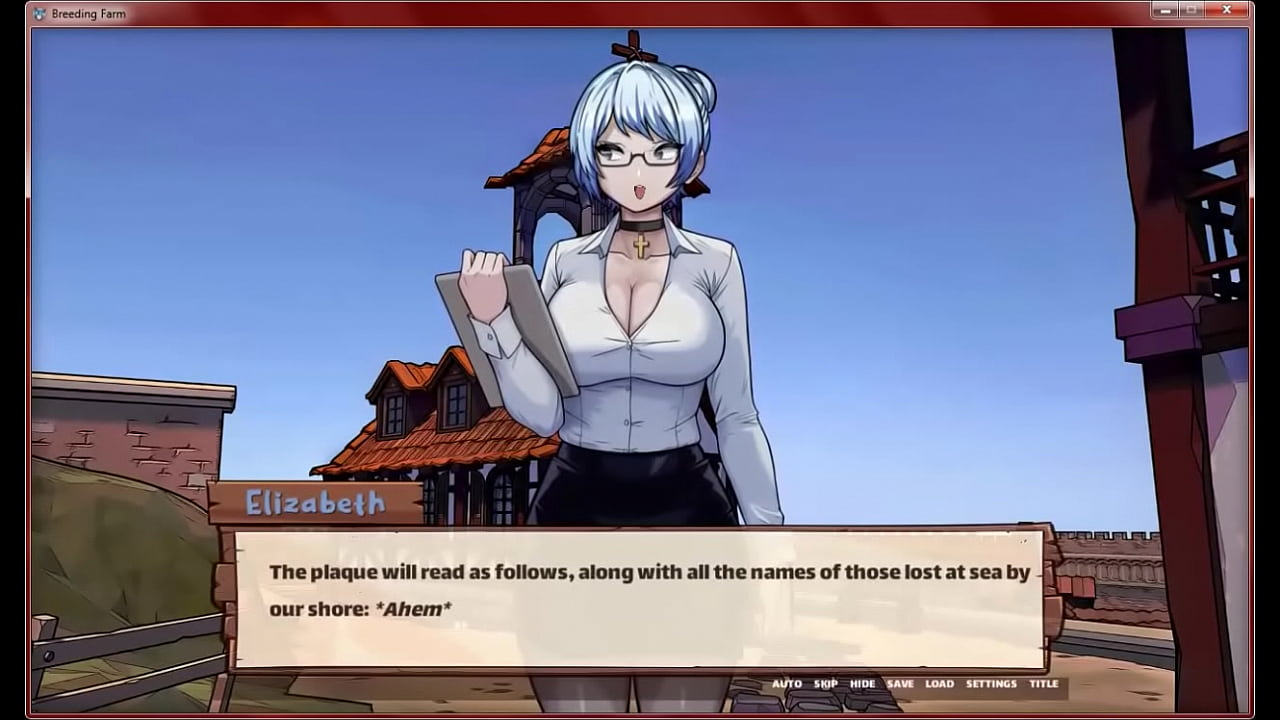Hide the dialogue box
The height and width of the screenshot is (720, 1280).
[862, 684]
